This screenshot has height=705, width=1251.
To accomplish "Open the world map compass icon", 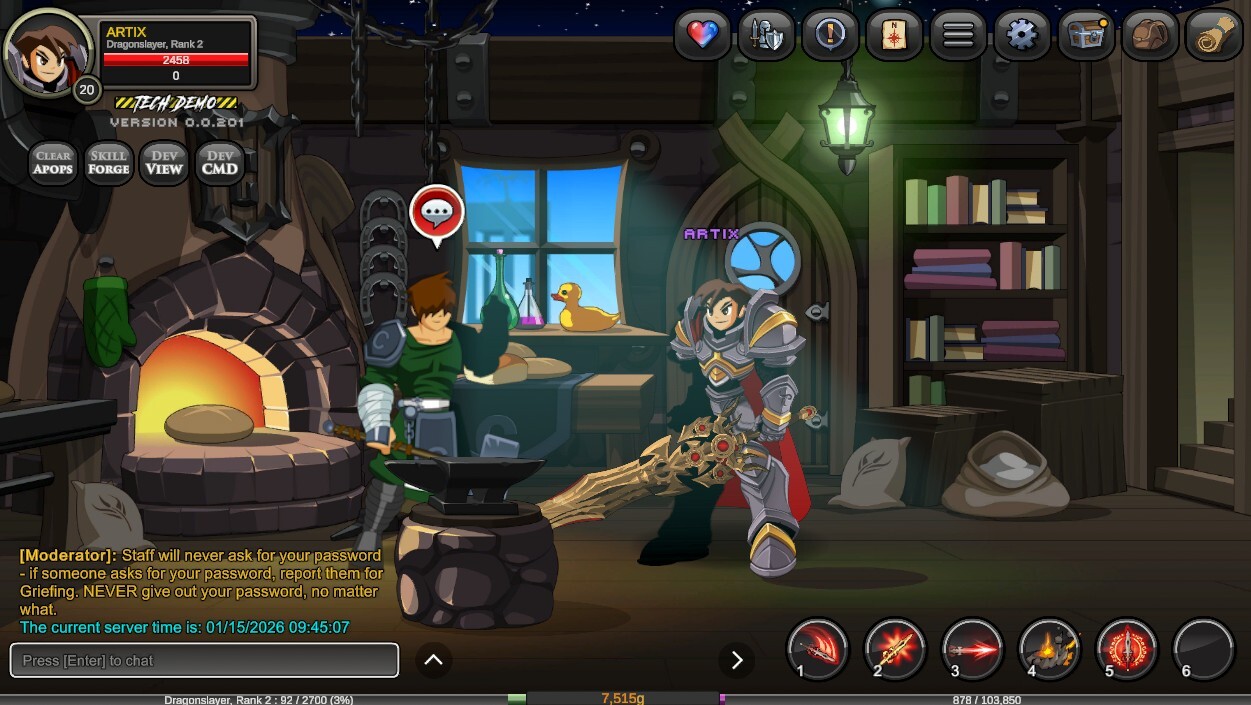I will coord(894,36).
